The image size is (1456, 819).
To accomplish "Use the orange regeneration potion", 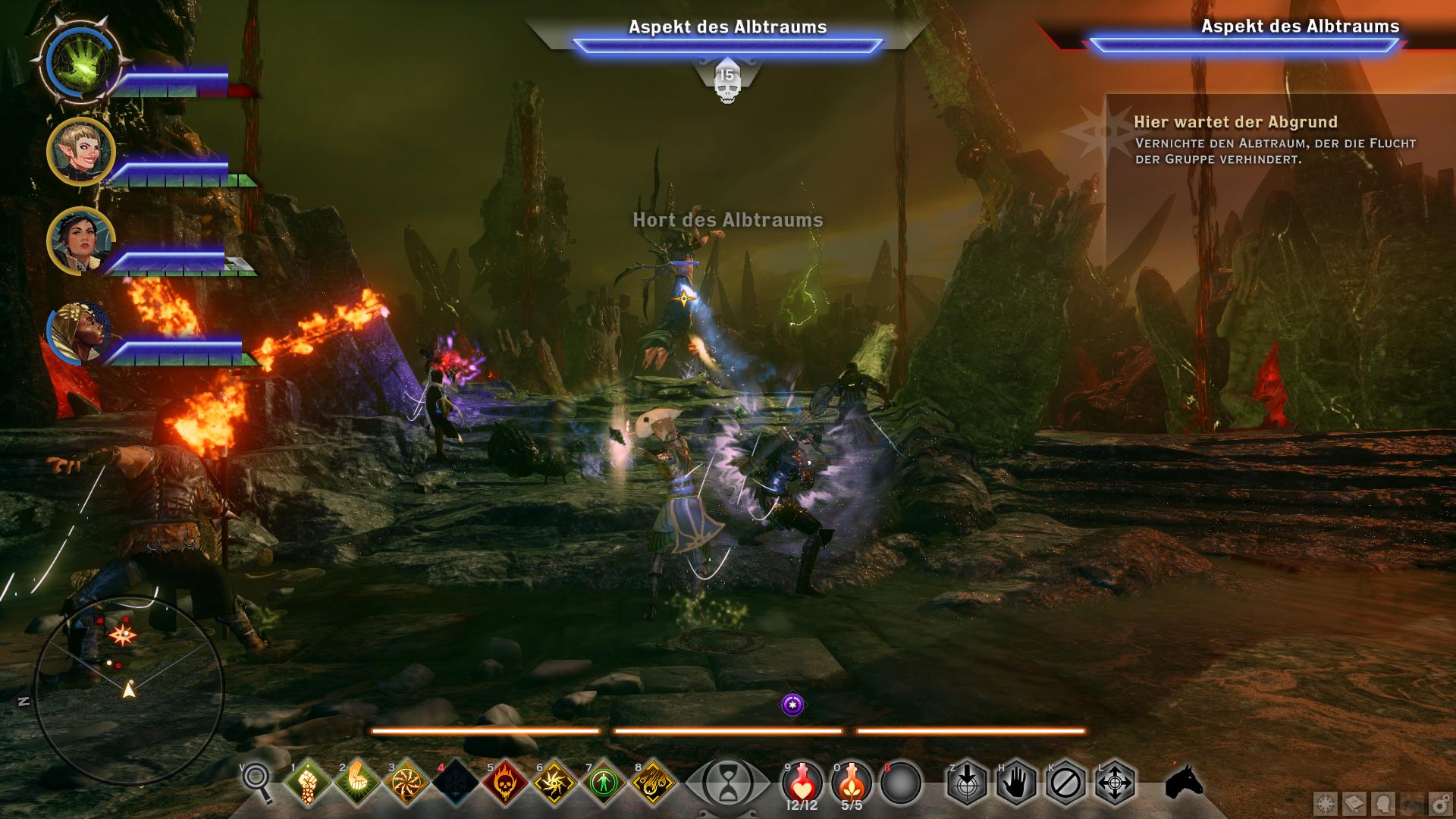I will pos(851,781).
